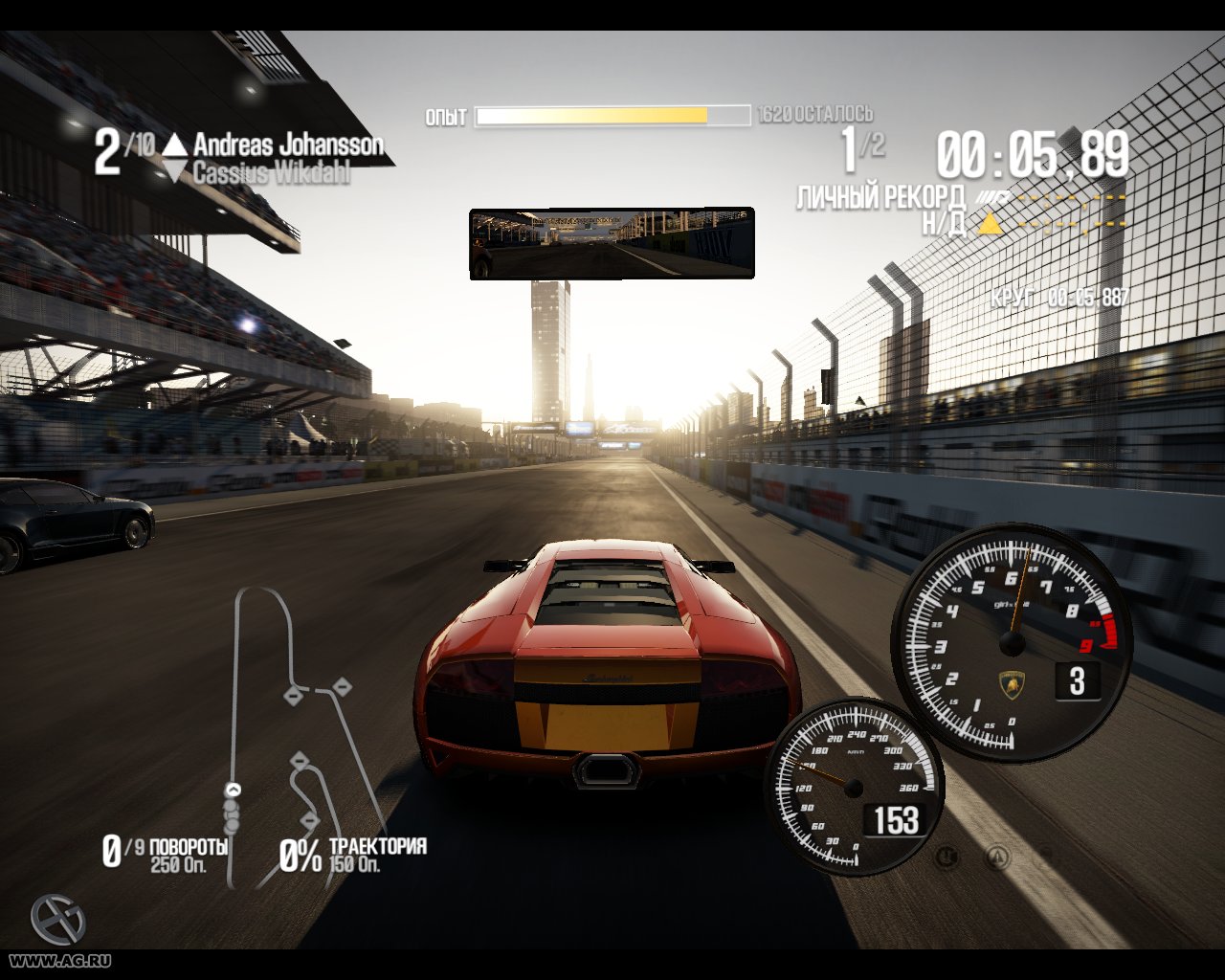Expand the КРУГ 00:05,887 lap record
The image size is (1225, 980).
(x=1058, y=297)
